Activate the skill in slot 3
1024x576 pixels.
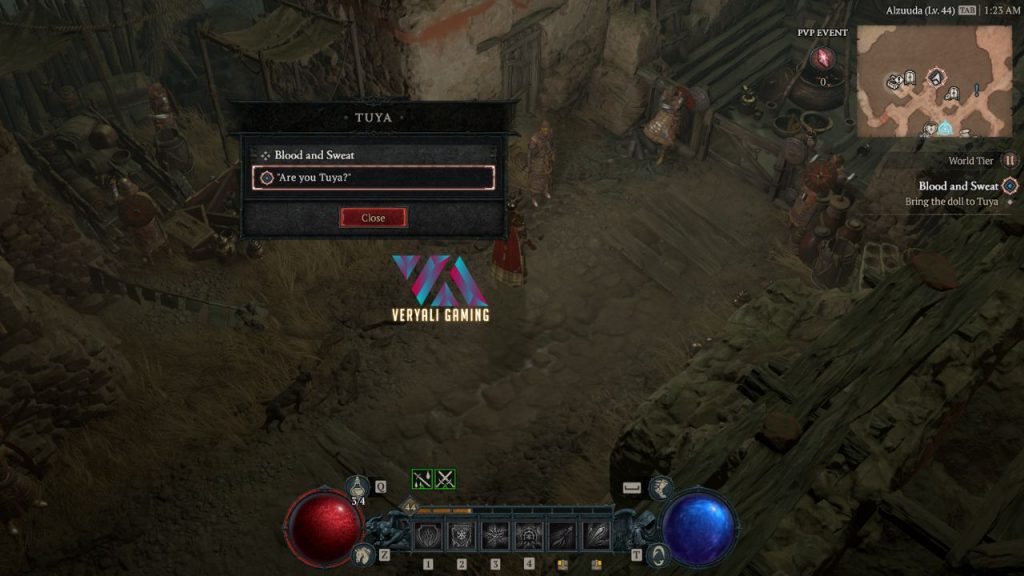495,536
